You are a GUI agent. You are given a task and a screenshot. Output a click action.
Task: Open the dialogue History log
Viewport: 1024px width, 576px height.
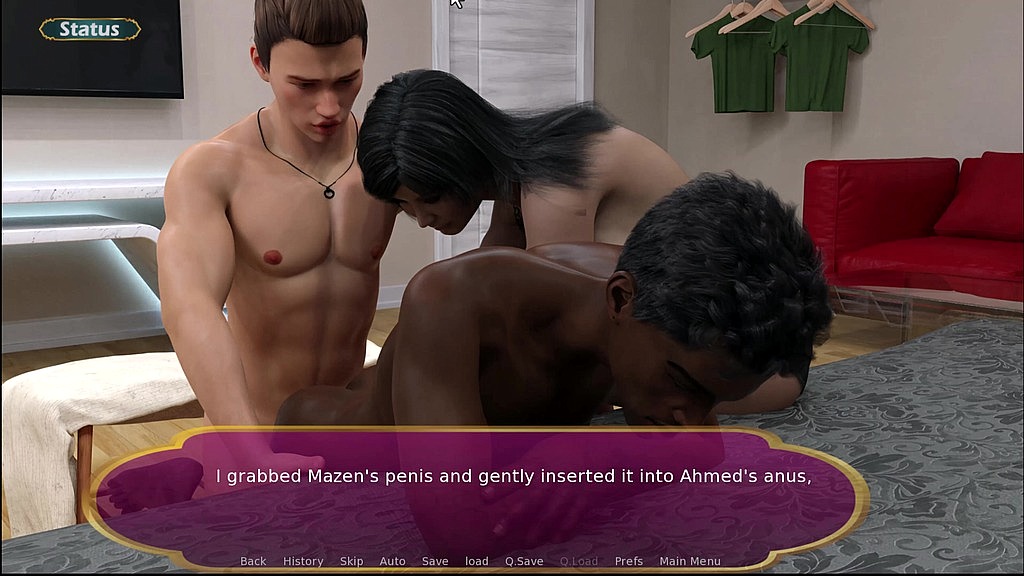[x=303, y=561]
